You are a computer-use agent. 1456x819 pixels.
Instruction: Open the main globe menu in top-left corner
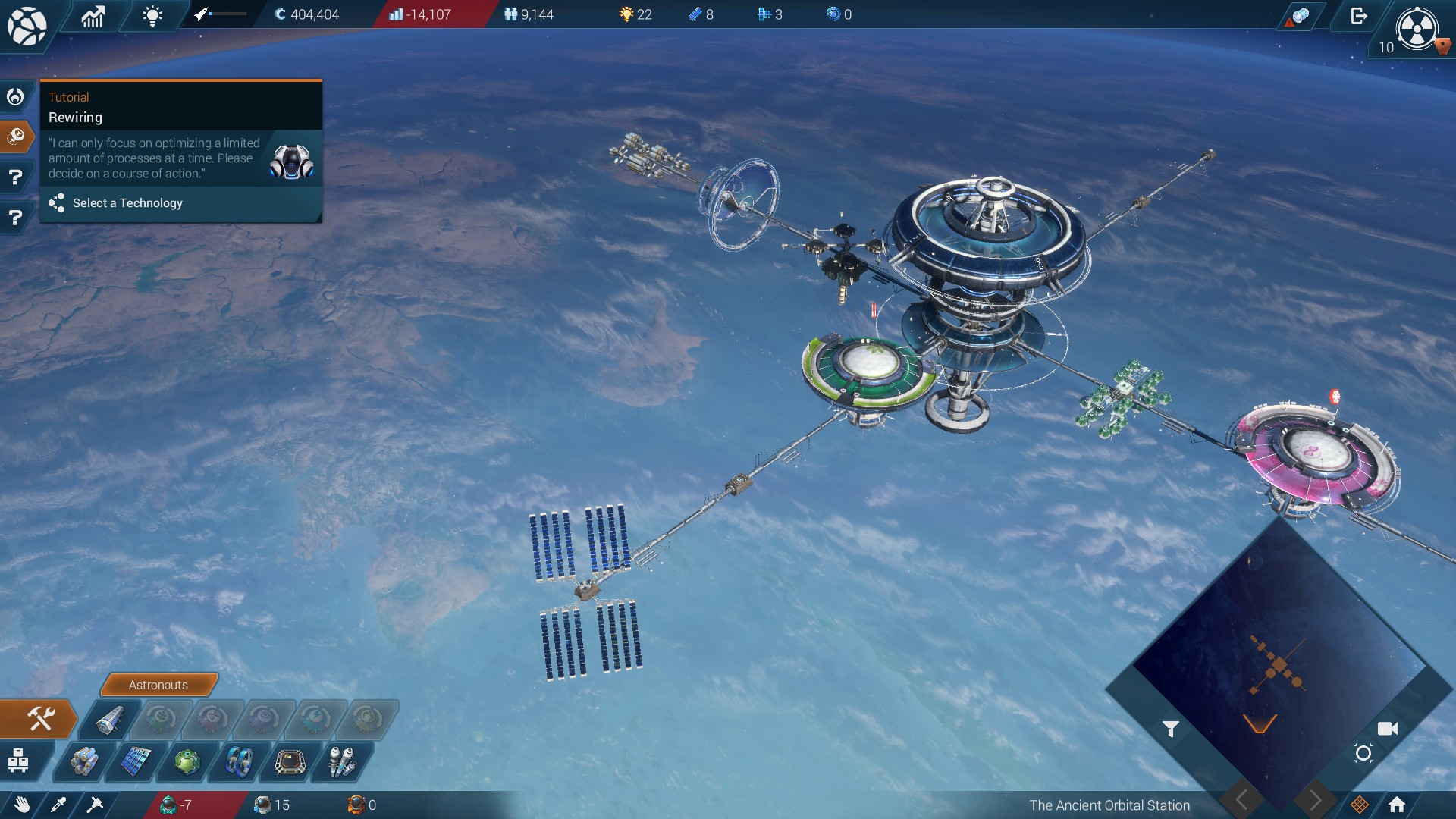pos(27,26)
